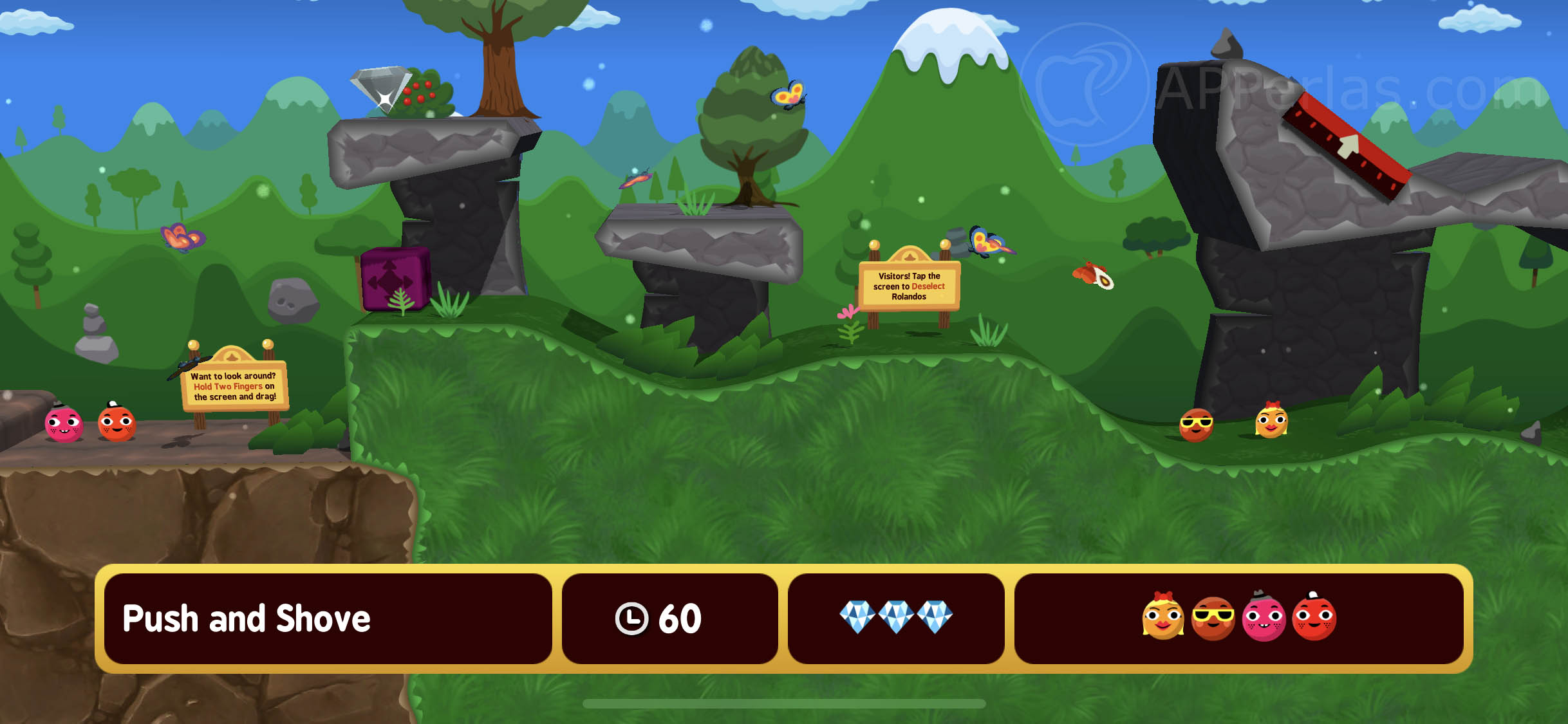Click the leftmost diamond icon in the gem counter

click(x=856, y=615)
